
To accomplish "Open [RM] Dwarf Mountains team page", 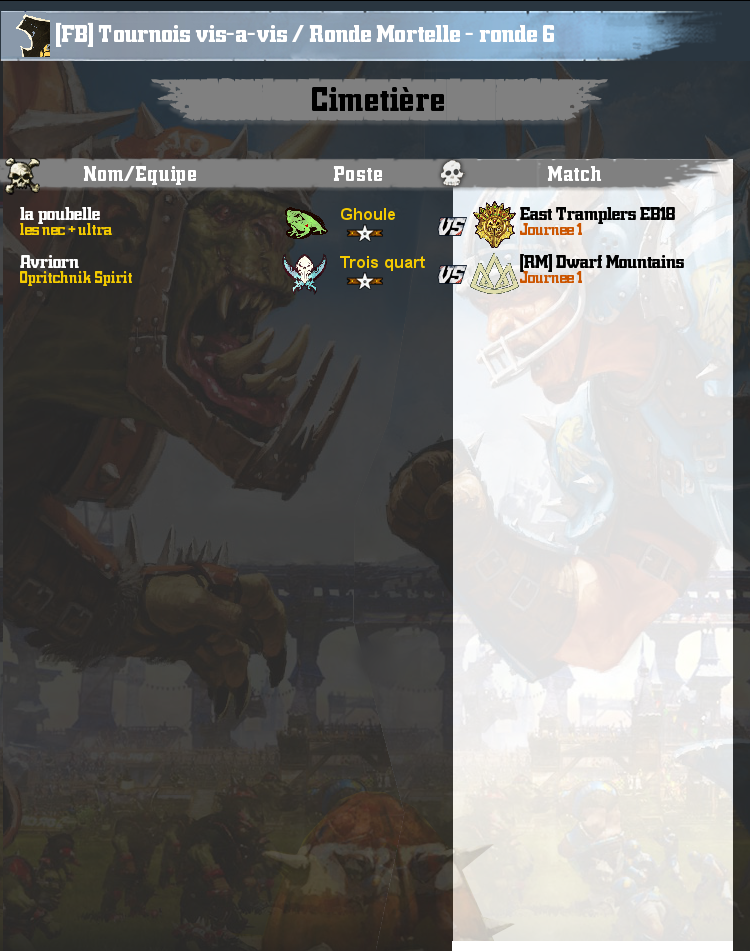I will point(601,262).
